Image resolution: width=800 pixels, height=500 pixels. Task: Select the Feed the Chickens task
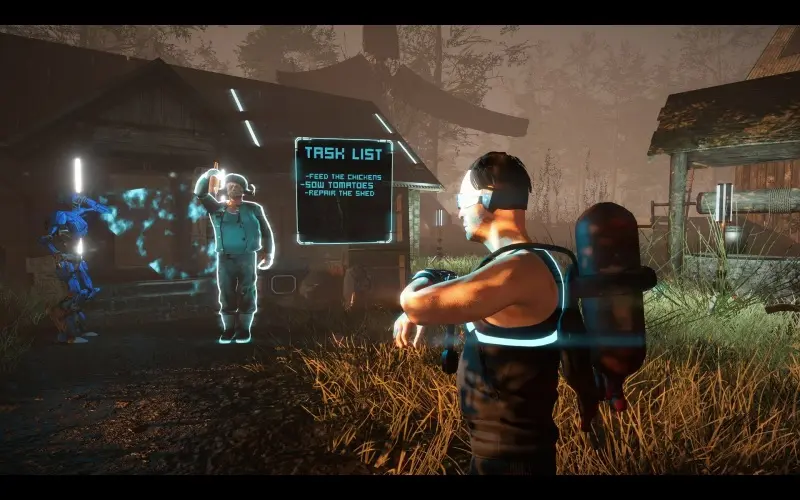coord(343,176)
